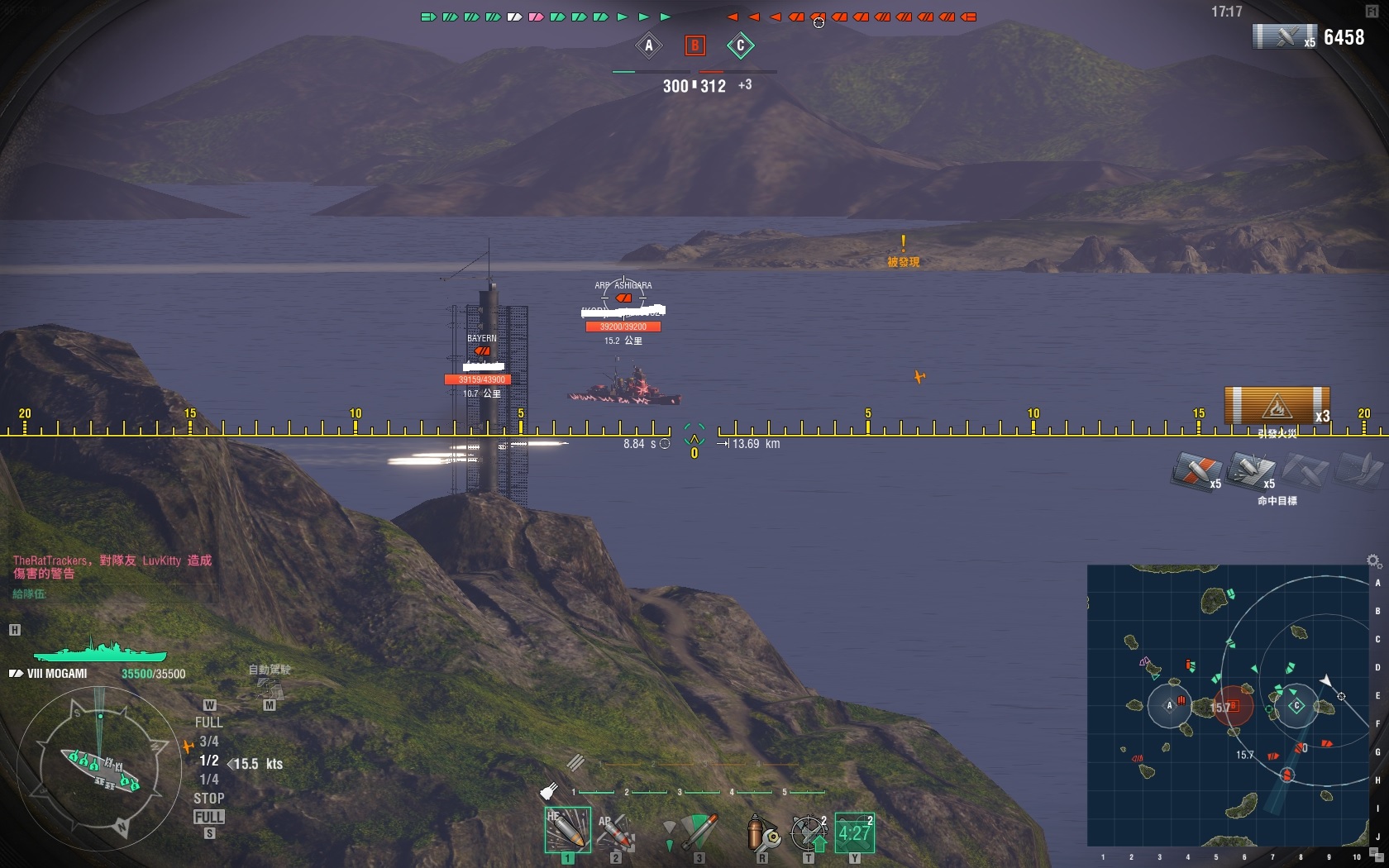Click the capture point B indicator at top
Image resolution: width=1389 pixels, height=868 pixels.
pos(694,45)
